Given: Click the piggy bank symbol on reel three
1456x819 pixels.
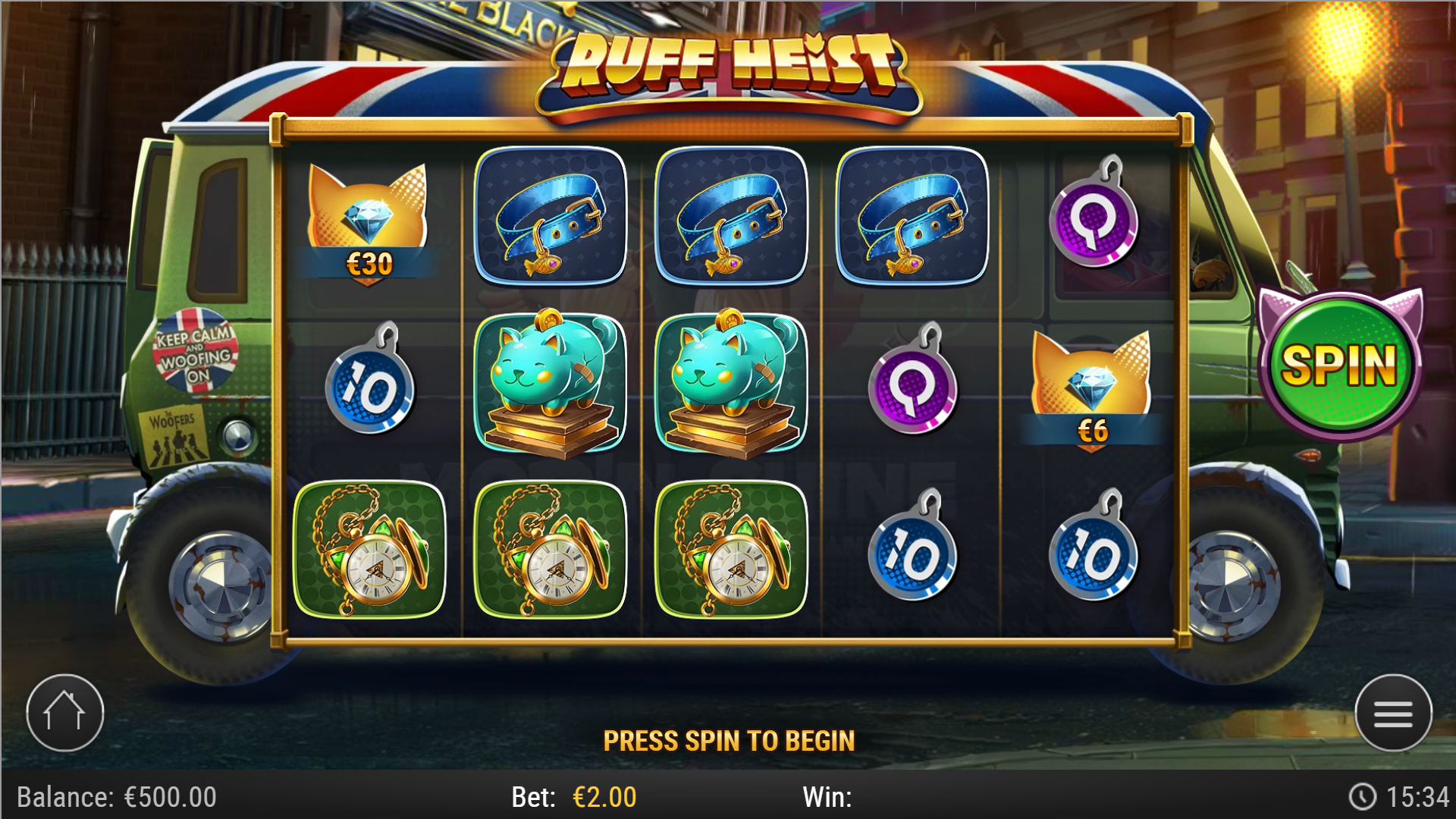Looking at the screenshot, I should click(731, 383).
